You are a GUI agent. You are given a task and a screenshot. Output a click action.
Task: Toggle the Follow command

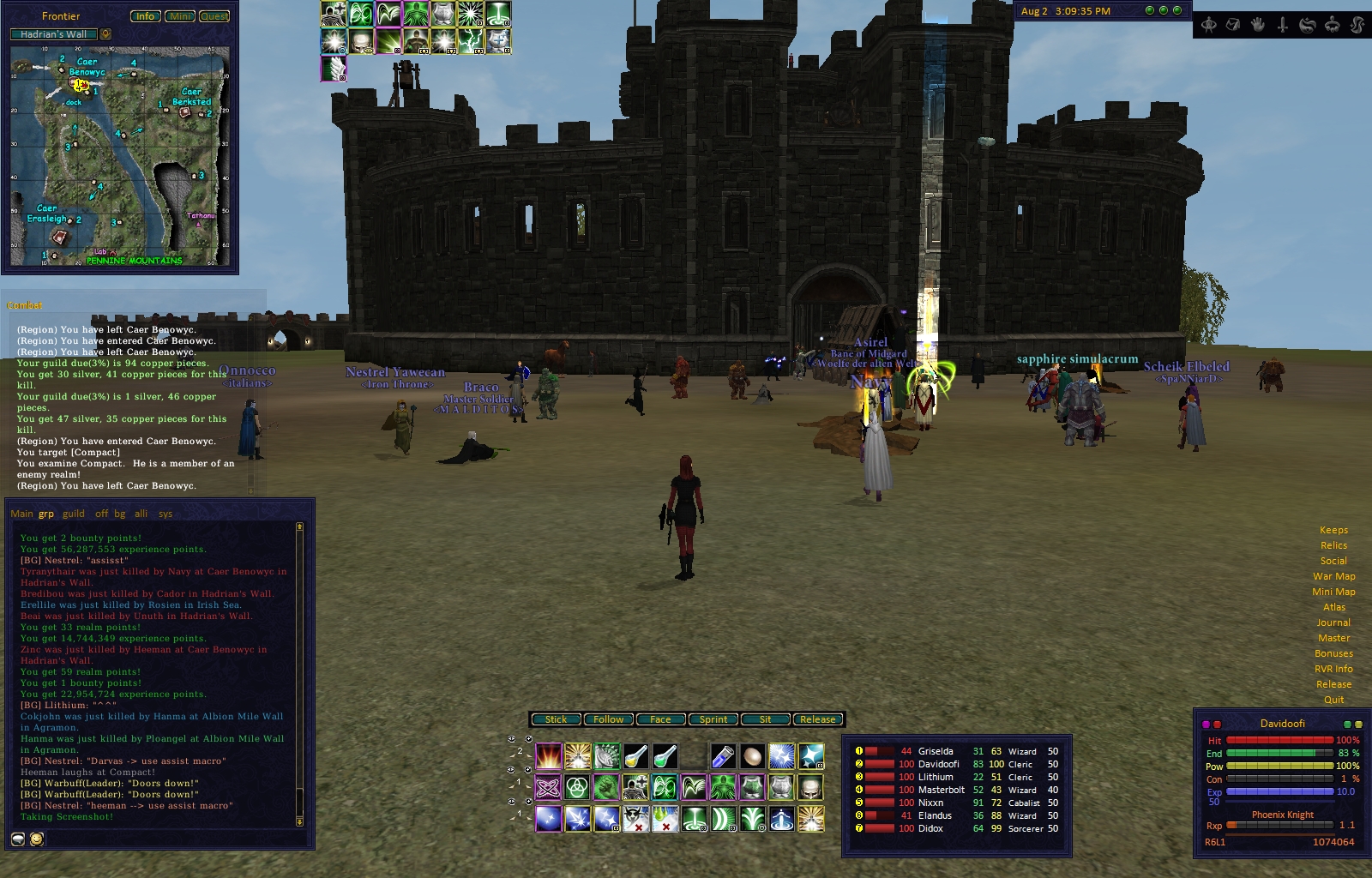608,719
